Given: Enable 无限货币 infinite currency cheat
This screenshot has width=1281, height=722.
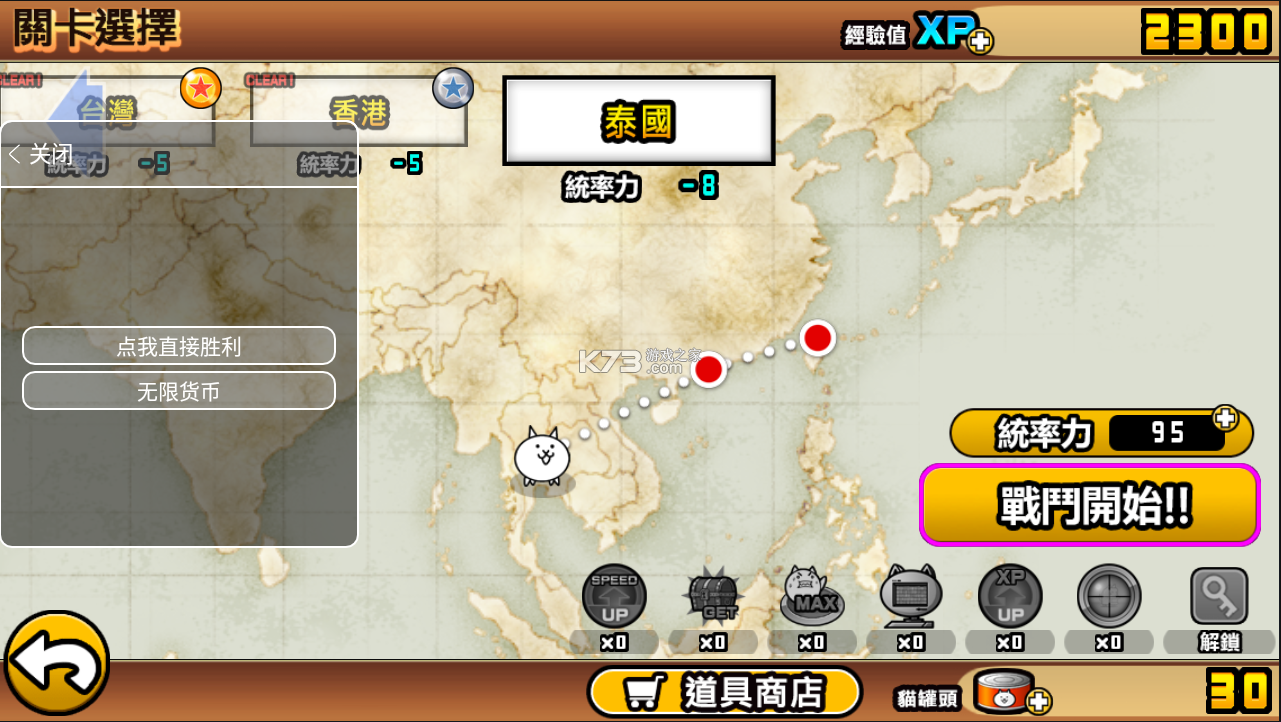Looking at the screenshot, I should [x=178, y=391].
